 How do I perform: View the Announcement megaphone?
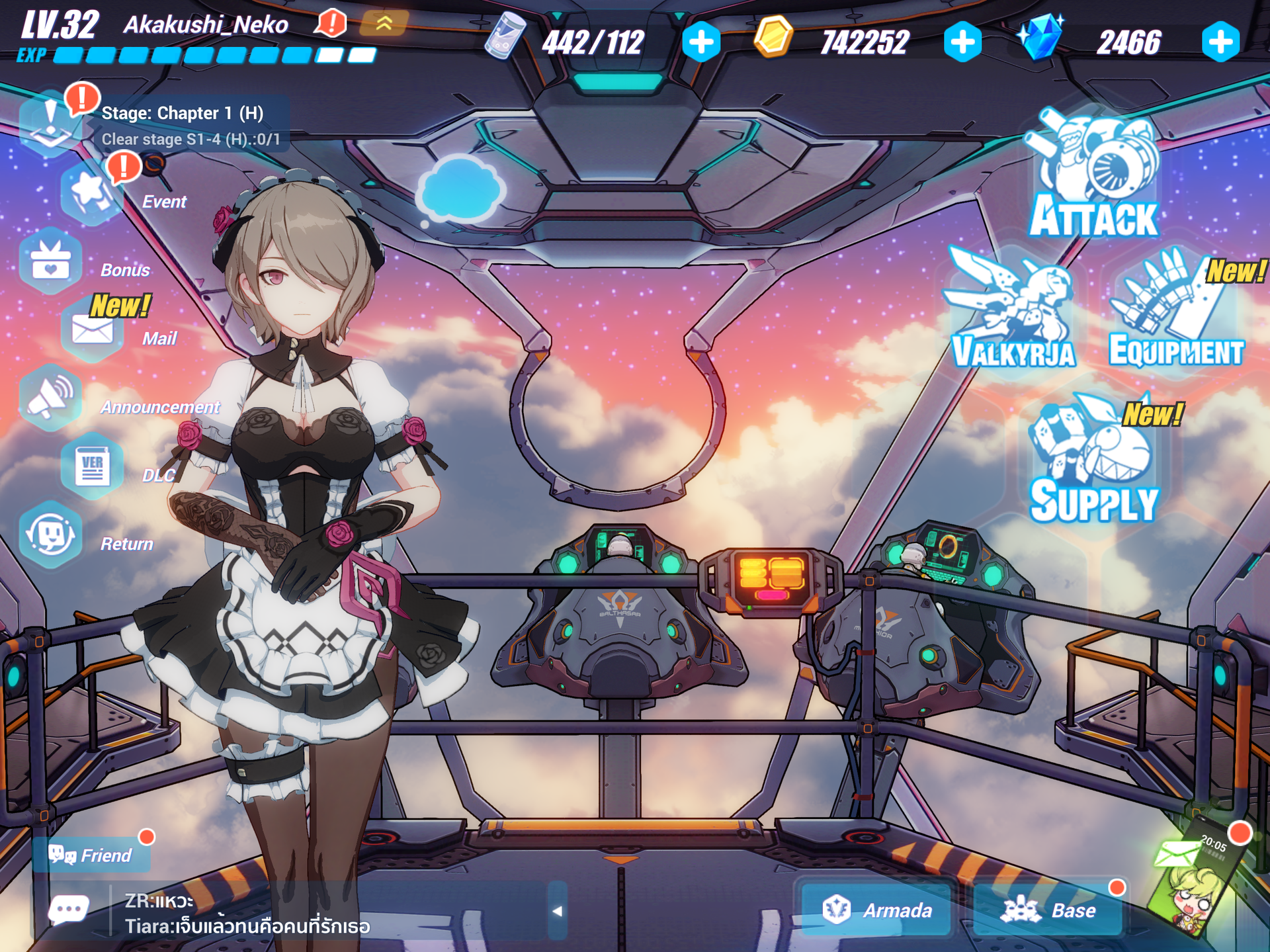pyautogui.click(x=50, y=398)
